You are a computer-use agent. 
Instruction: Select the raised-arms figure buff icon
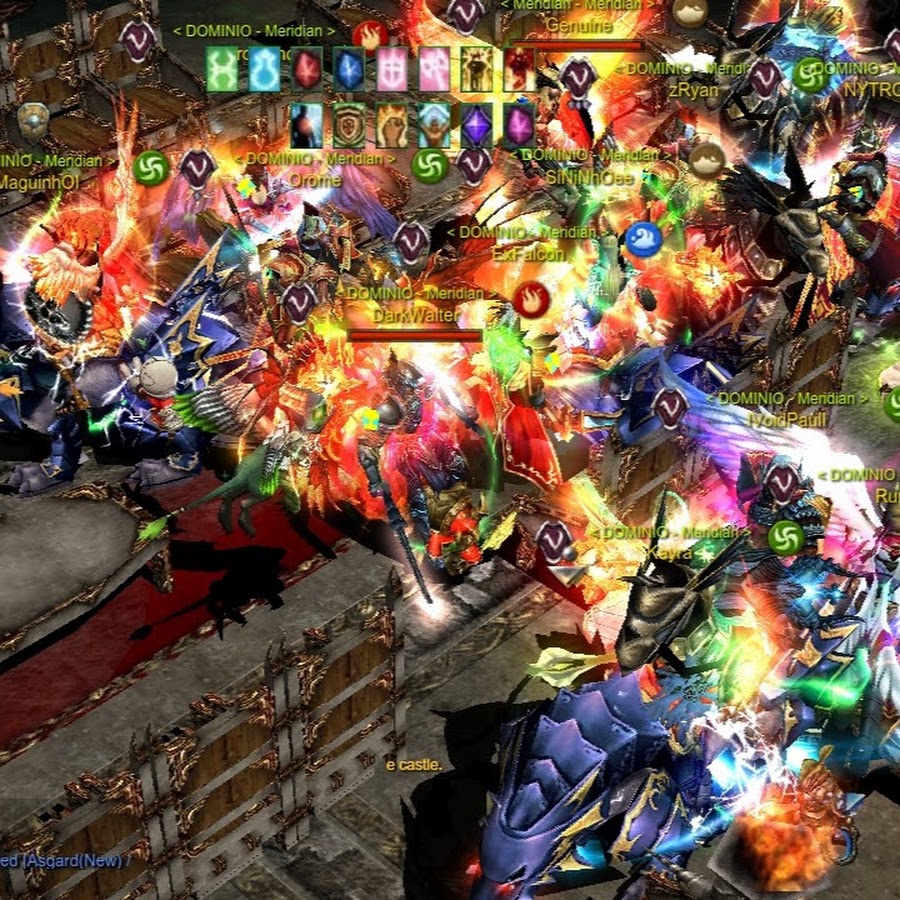(434, 126)
